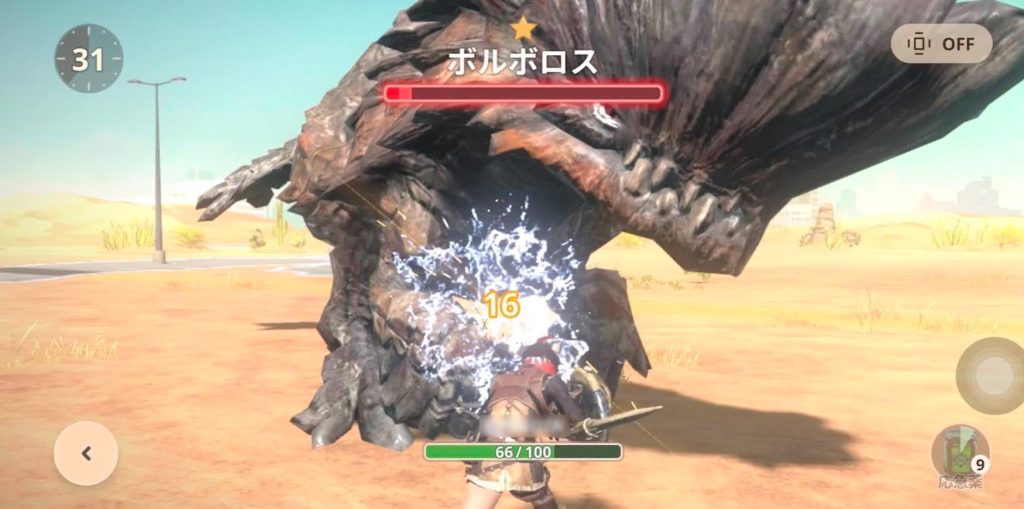
Task: Tap the round special action button
Action: coord(989,376)
